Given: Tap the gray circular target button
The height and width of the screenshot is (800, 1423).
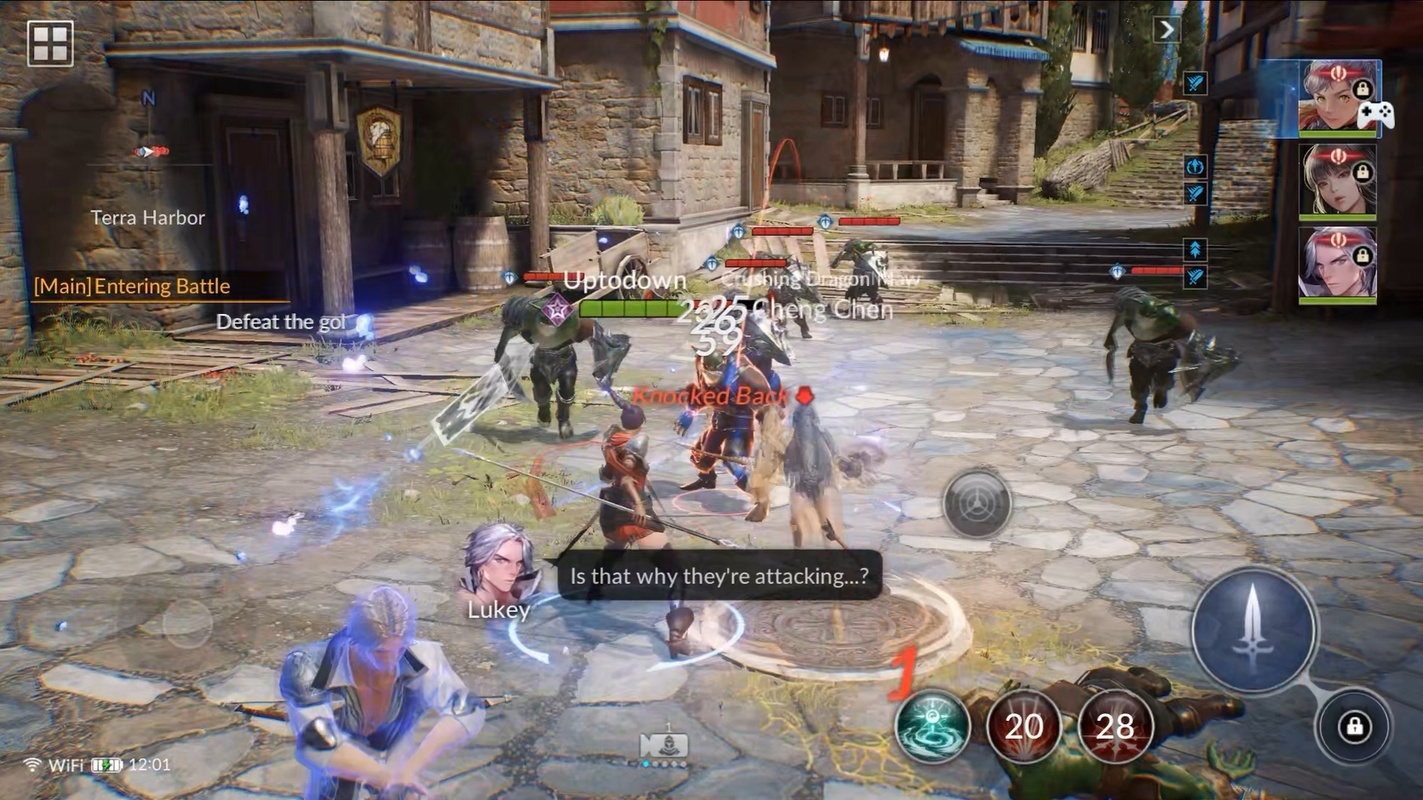Looking at the screenshot, I should pyautogui.click(x=976, y=503).
